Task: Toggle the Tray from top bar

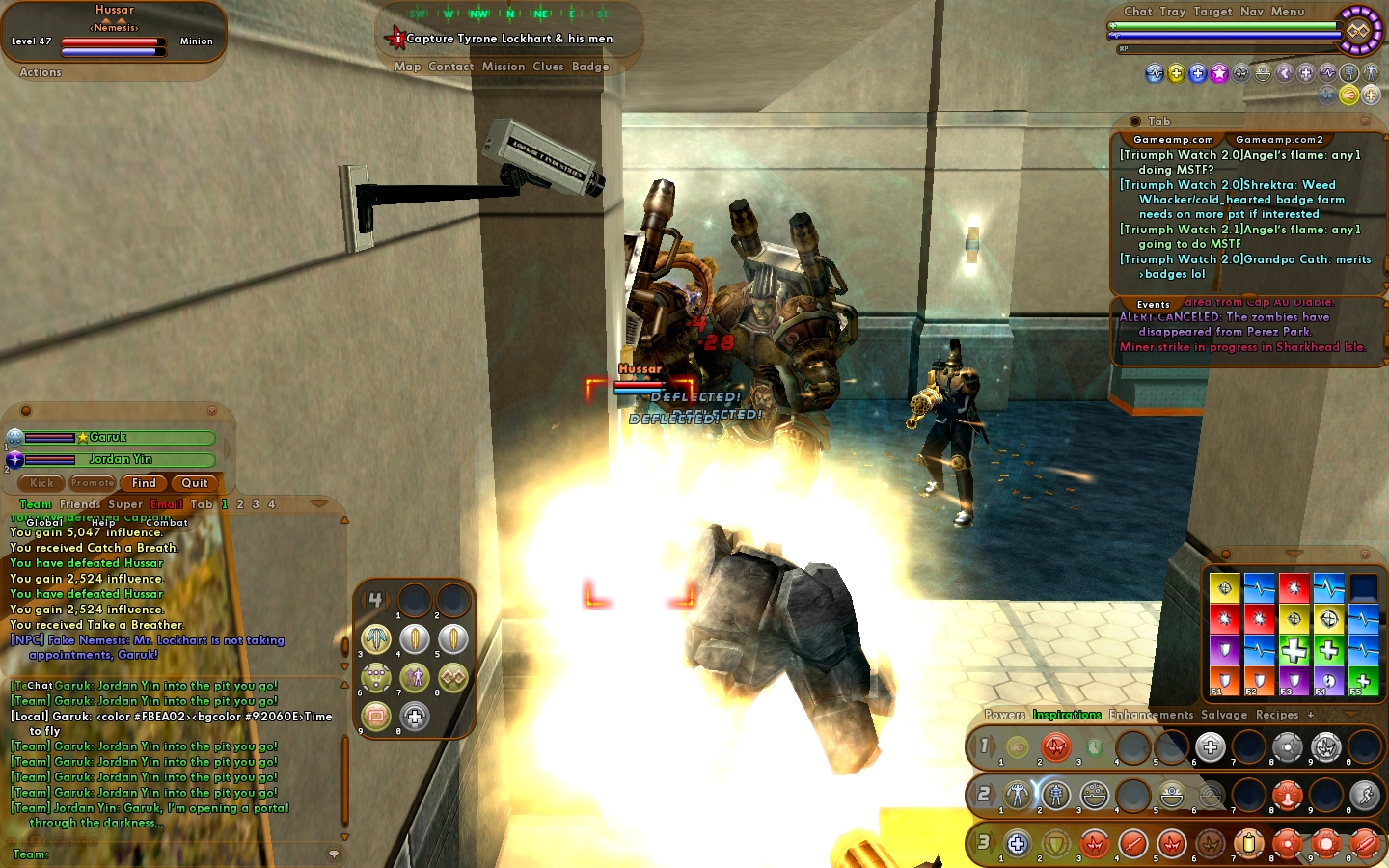Action: pyautogui.click(x=1173, y=12)
